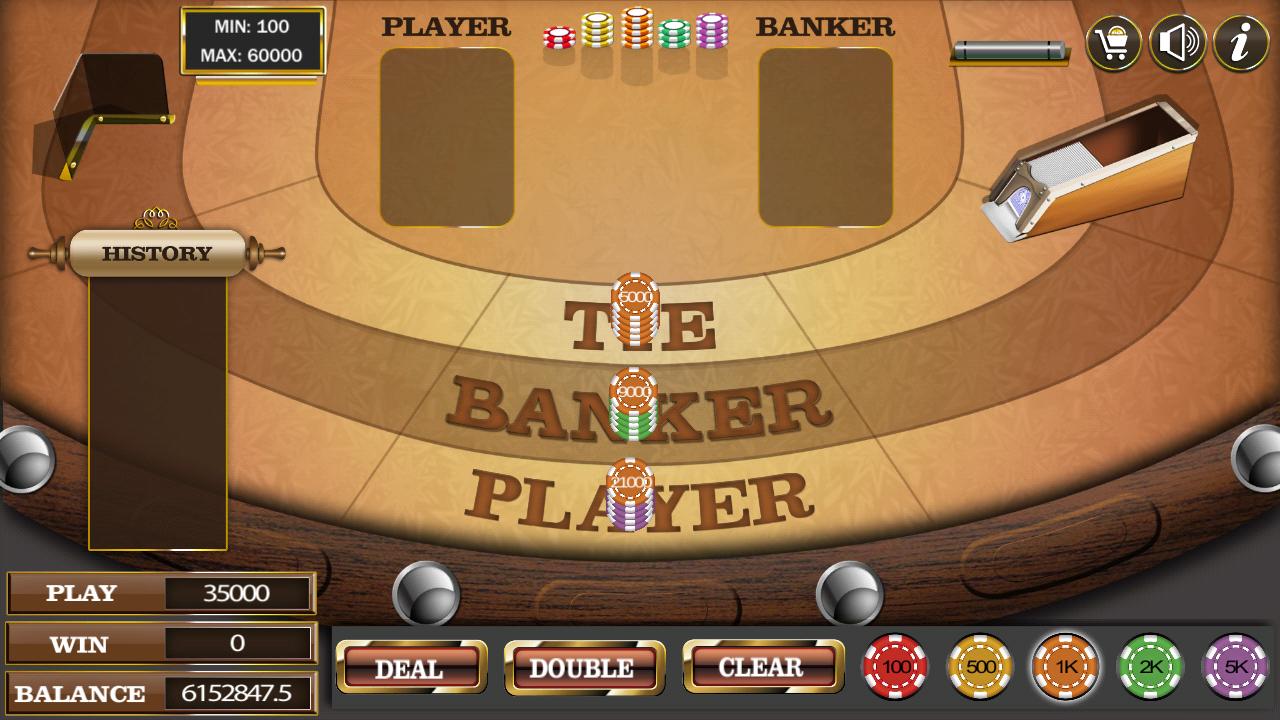Click CLEAR to remove all bets
The width and height of the screenshot is (1280, 720).
click(763, 665)
